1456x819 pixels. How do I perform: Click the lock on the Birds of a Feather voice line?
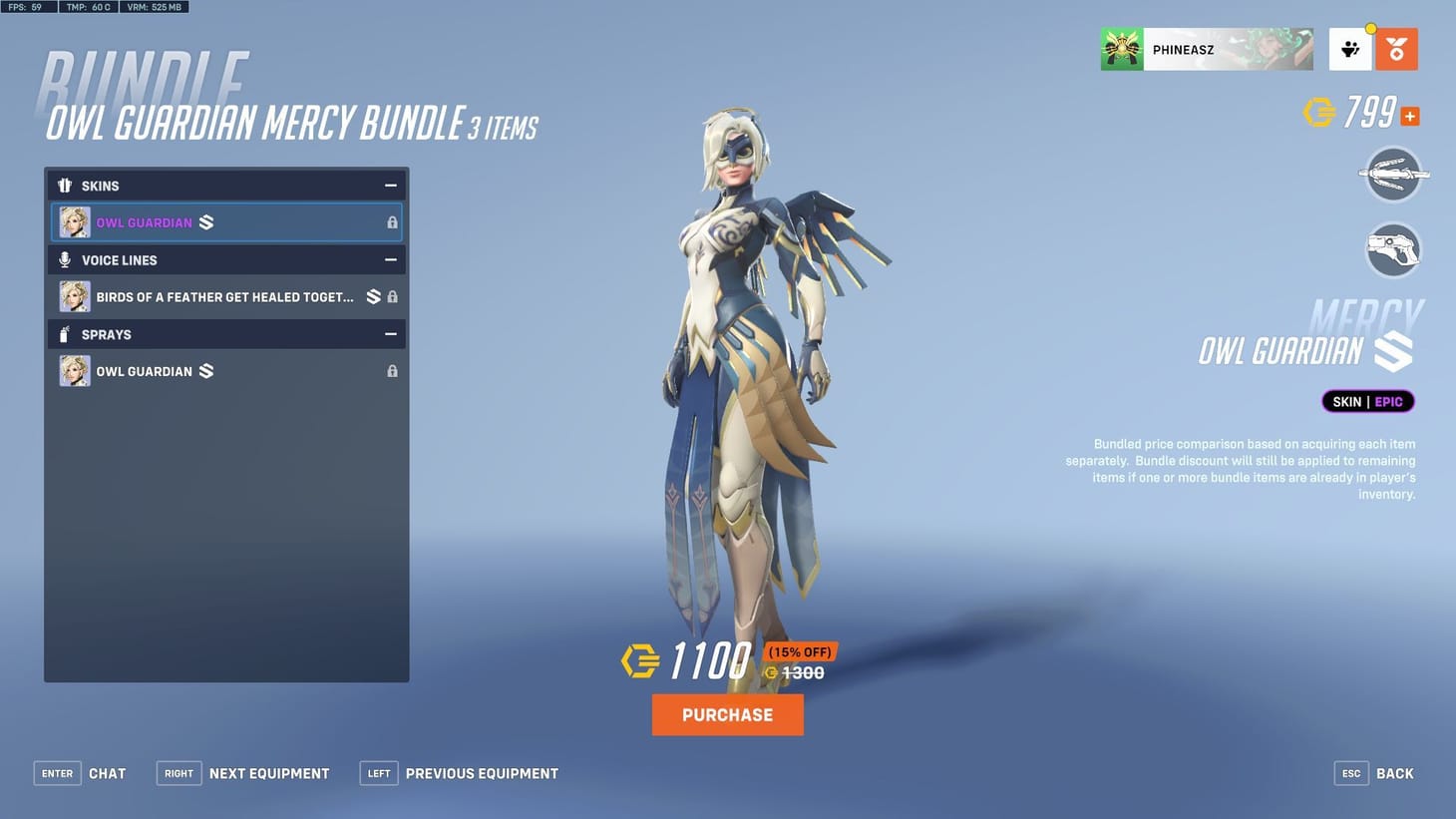pos(392,296)
